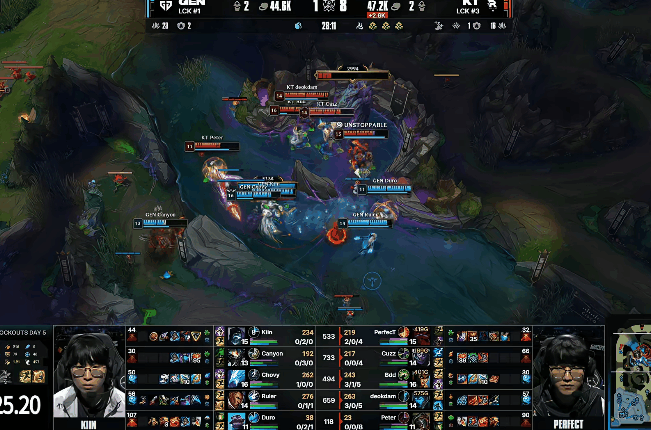Click Ruler's name in the scoreboard
The height and width of the screenshot is (430, 651).
pyautogui.click(x=267, y=397)
